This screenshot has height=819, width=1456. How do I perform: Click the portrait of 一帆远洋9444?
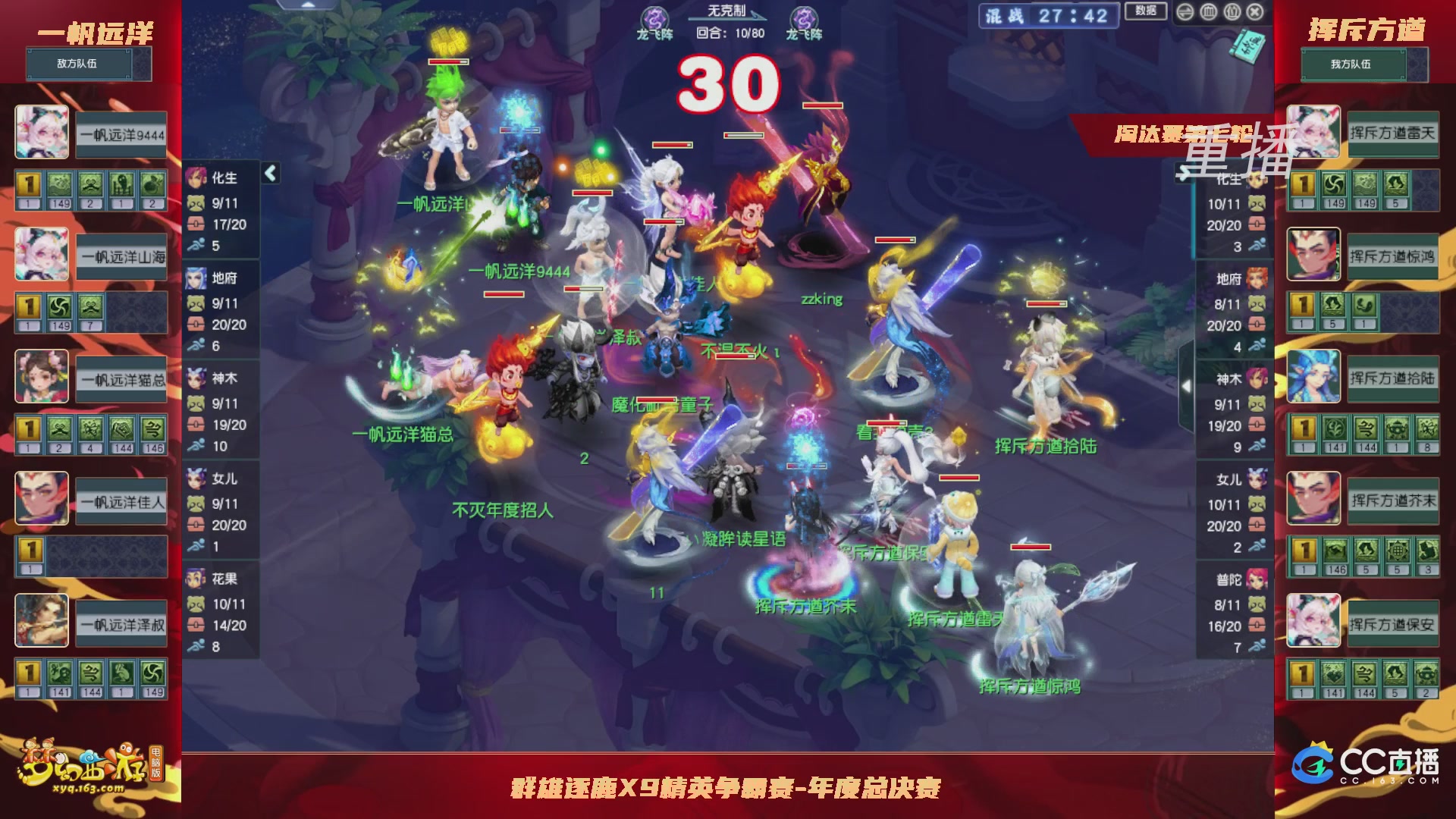42,133
